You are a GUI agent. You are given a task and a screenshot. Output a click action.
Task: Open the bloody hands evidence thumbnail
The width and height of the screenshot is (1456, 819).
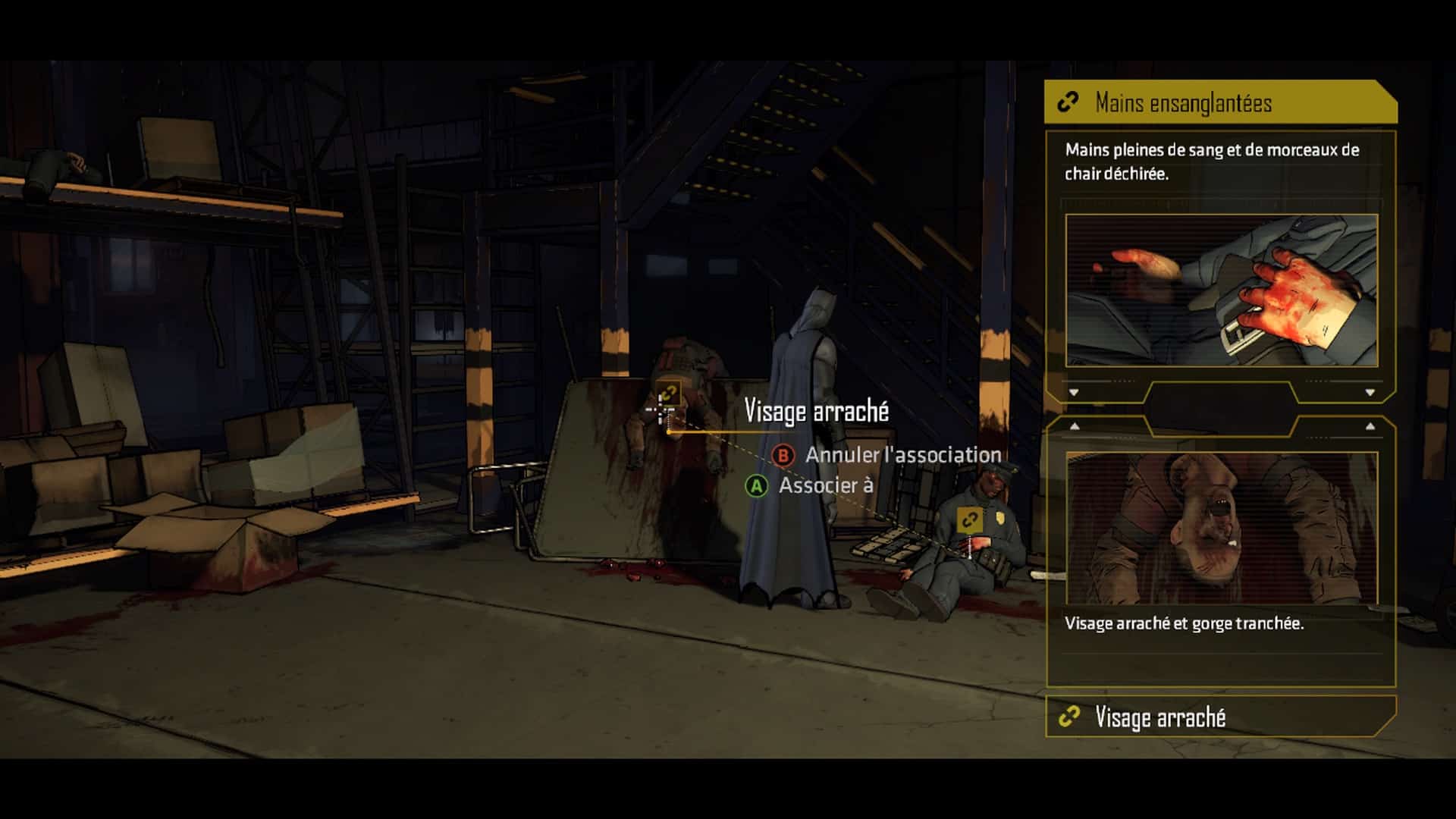1221,290
